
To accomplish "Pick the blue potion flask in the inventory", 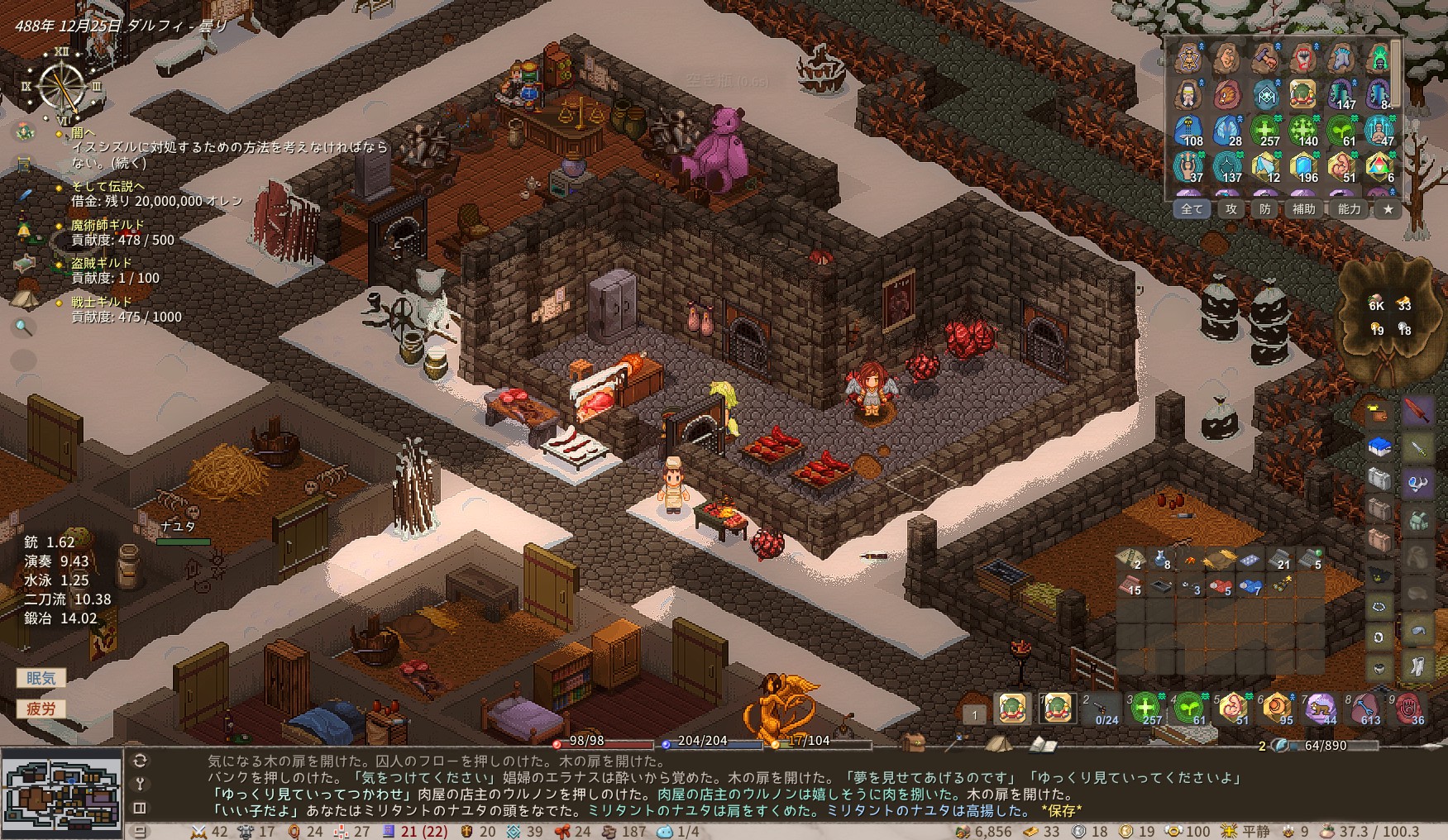I will click(1163, 560).
